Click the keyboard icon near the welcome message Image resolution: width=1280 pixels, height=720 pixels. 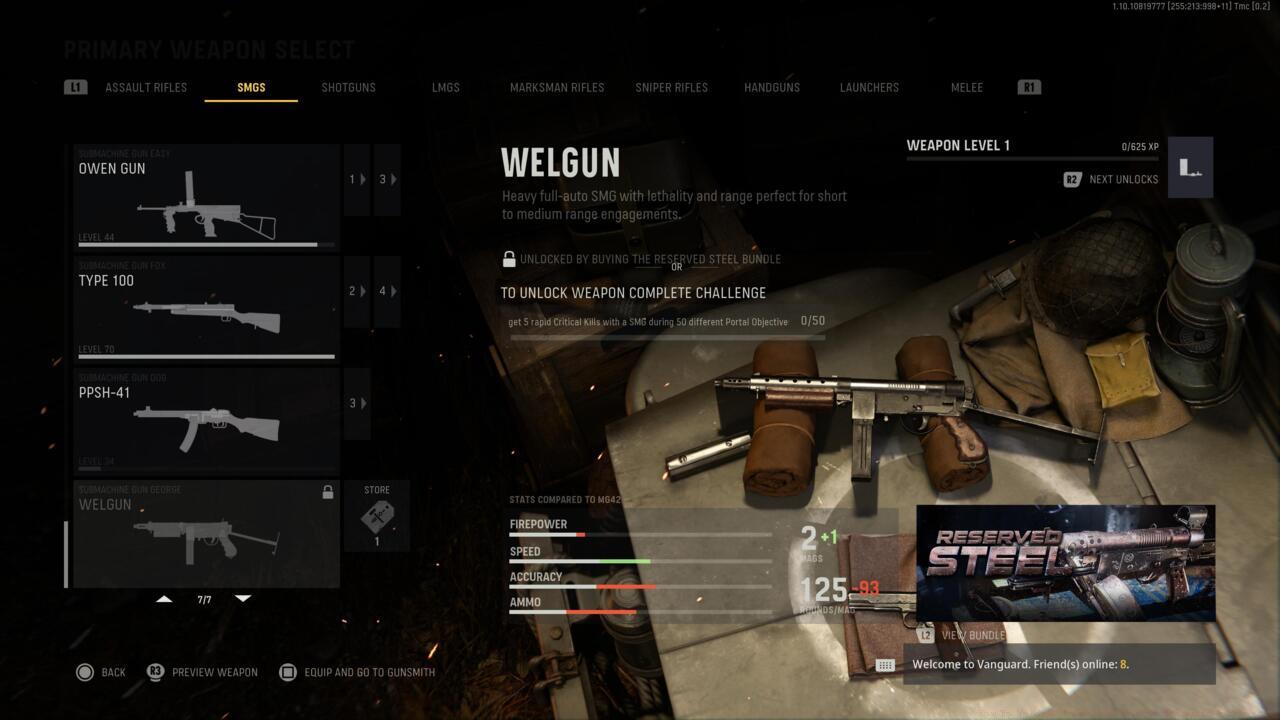[886, 664]
